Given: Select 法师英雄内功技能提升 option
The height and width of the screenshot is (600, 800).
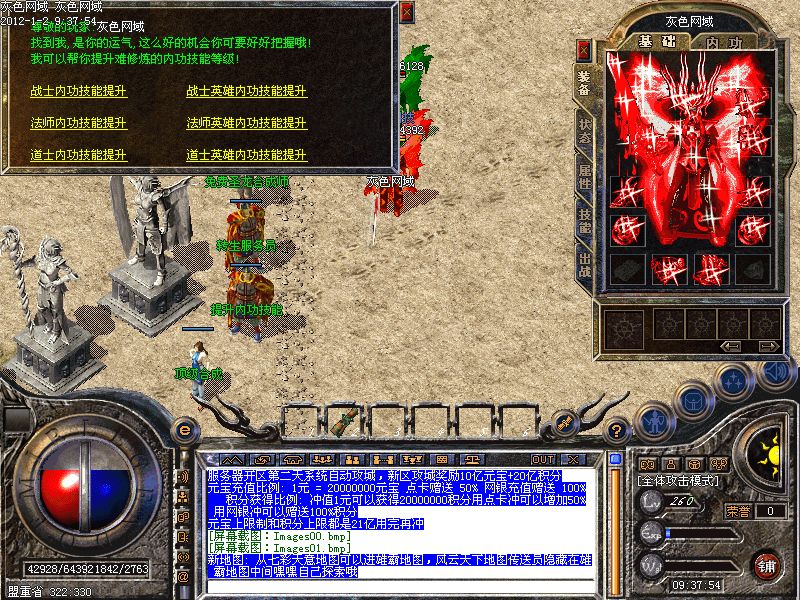Looking at the screenshot, I should 246,123.
